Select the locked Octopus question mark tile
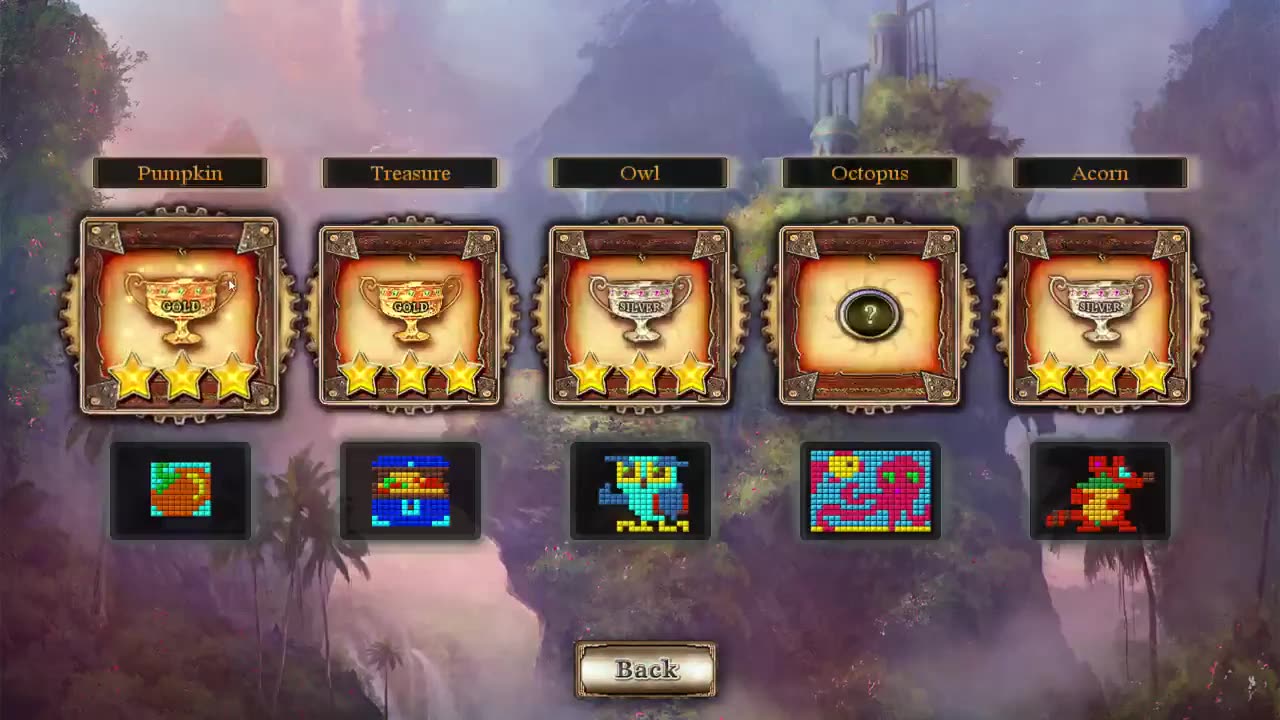The height and width of the screenshot is (720, 1280). (x=870, y=316)
